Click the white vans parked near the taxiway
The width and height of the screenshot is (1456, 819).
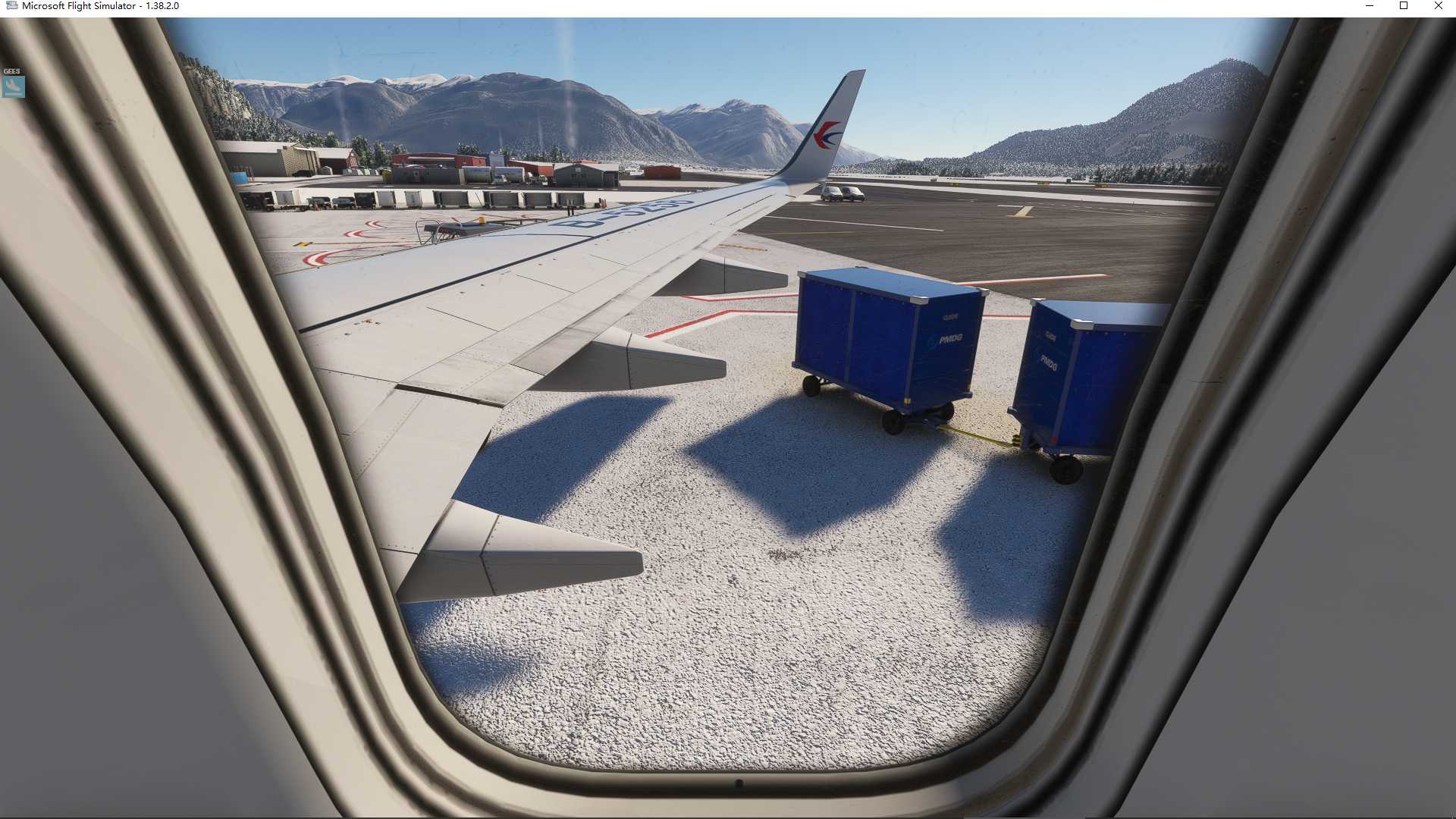[842, 193]
